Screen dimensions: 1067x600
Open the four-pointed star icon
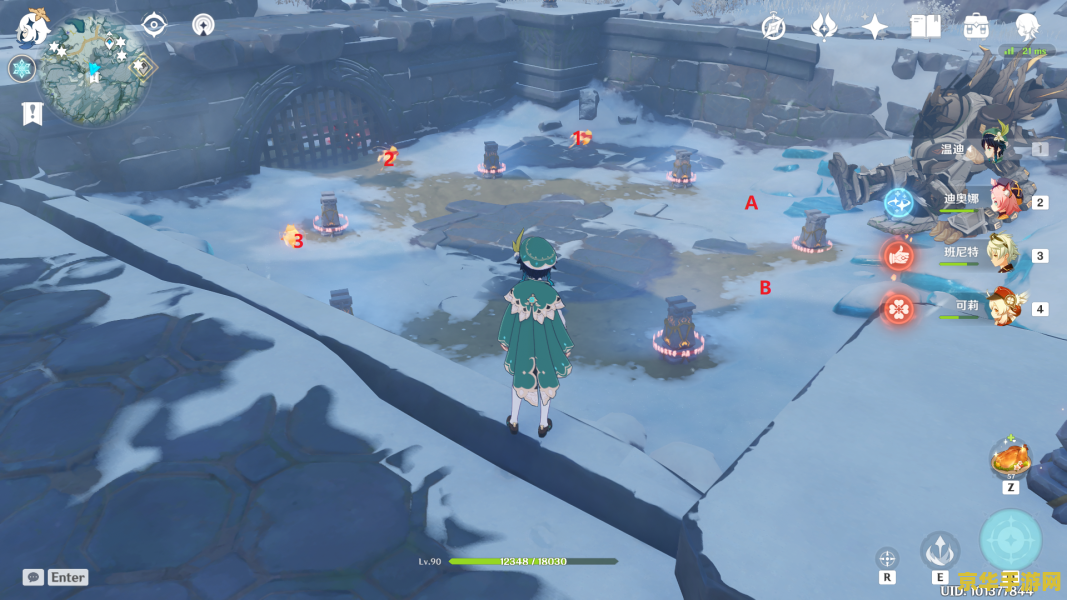pos(875,27)
